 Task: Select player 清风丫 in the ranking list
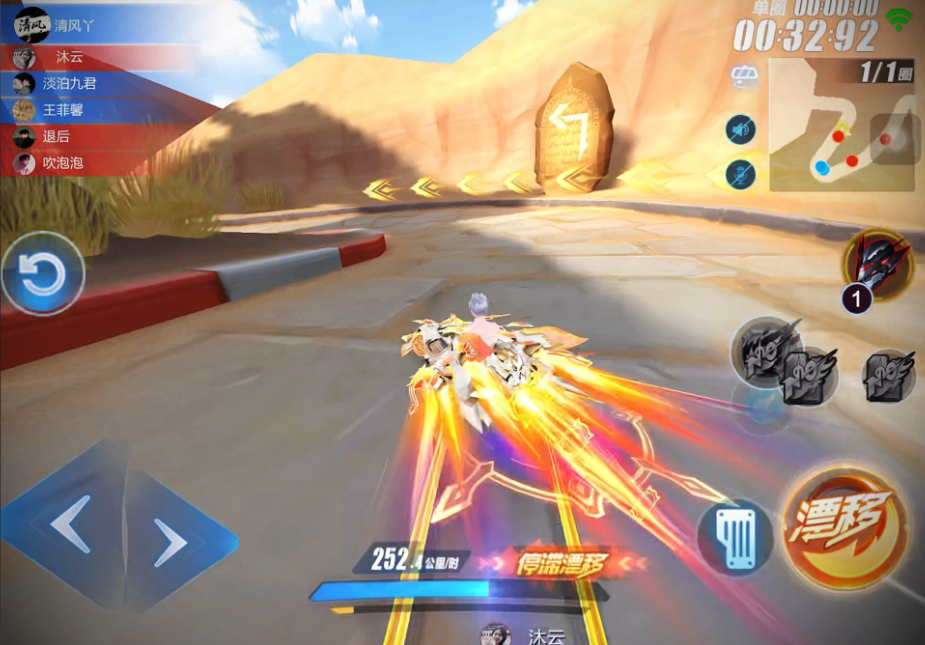pyautogui.click(x=75, y=26)
